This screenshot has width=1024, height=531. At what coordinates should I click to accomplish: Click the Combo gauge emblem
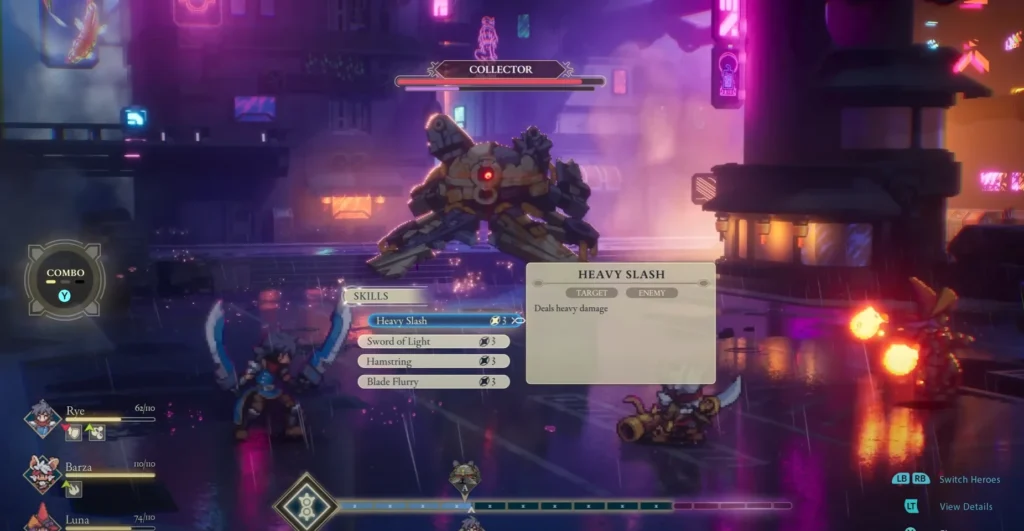tap(65, 279)
